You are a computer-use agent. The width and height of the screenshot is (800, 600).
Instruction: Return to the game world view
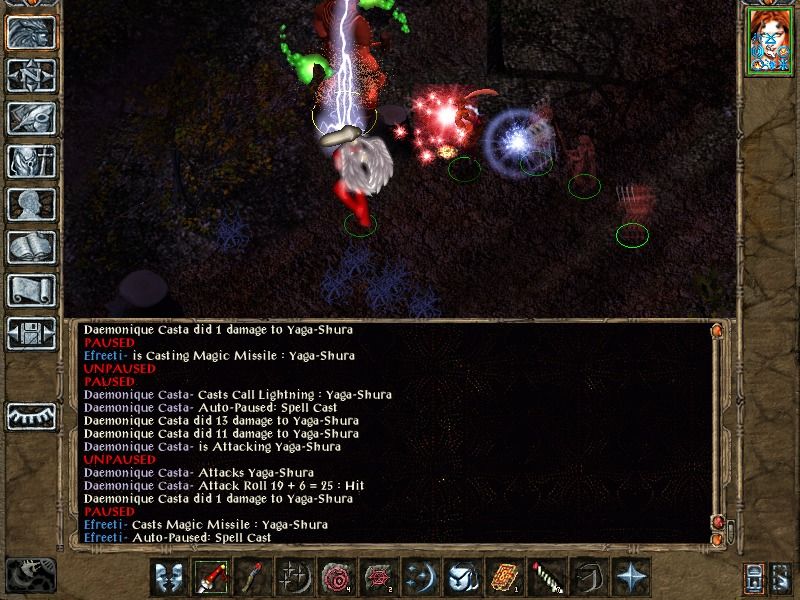point(31,33)
